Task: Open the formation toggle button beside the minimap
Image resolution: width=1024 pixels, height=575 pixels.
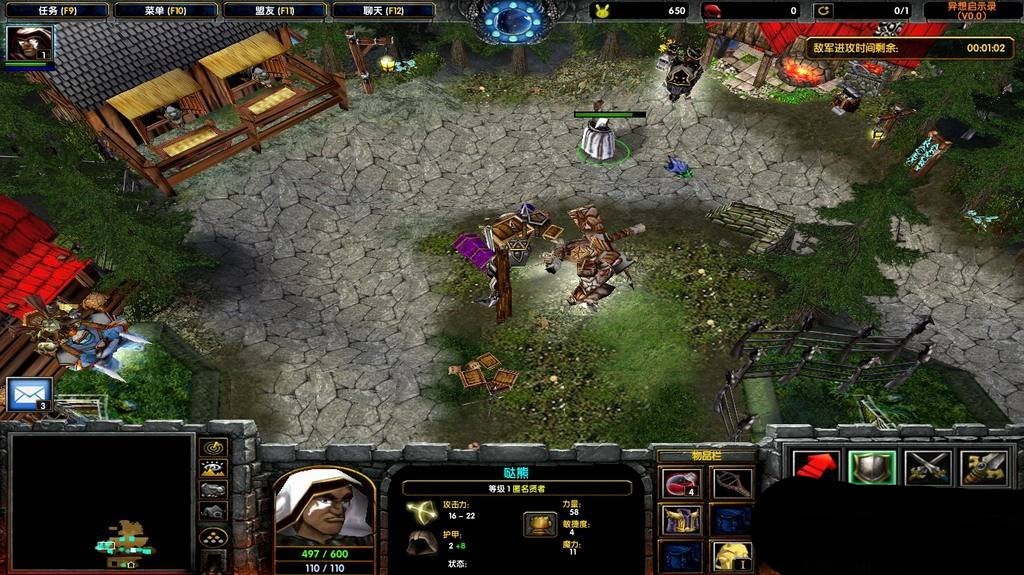Action: tap(214, 536)
